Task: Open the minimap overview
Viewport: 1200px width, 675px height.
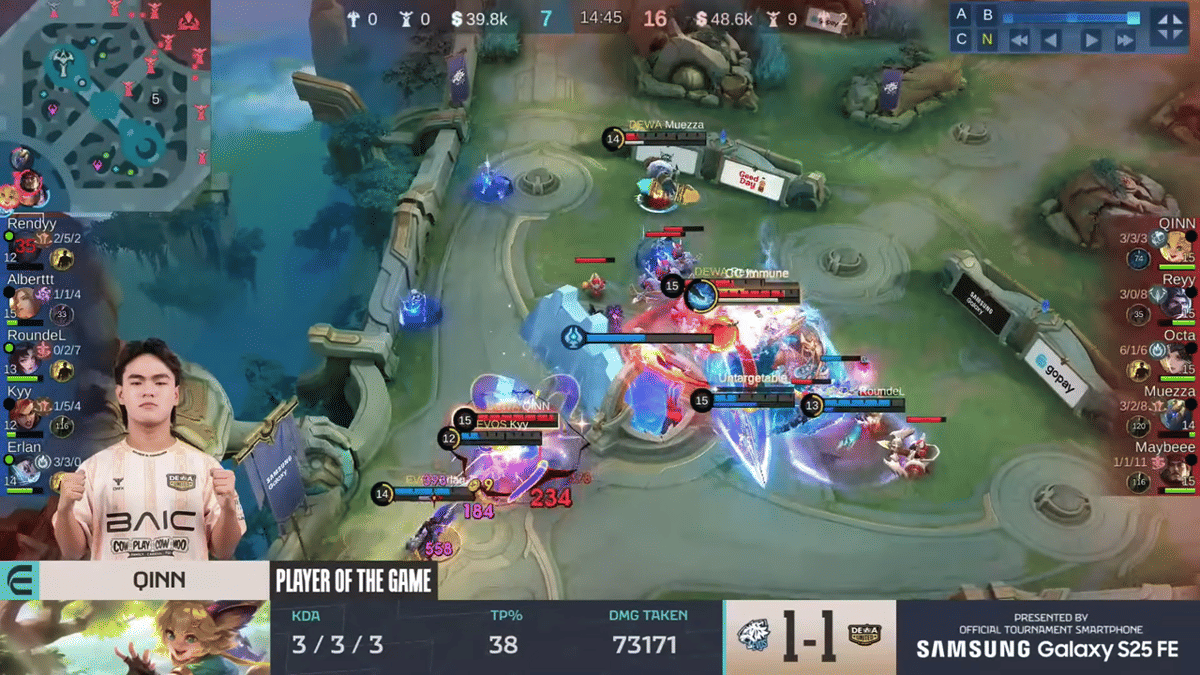Action: click(x=105, y=105)
